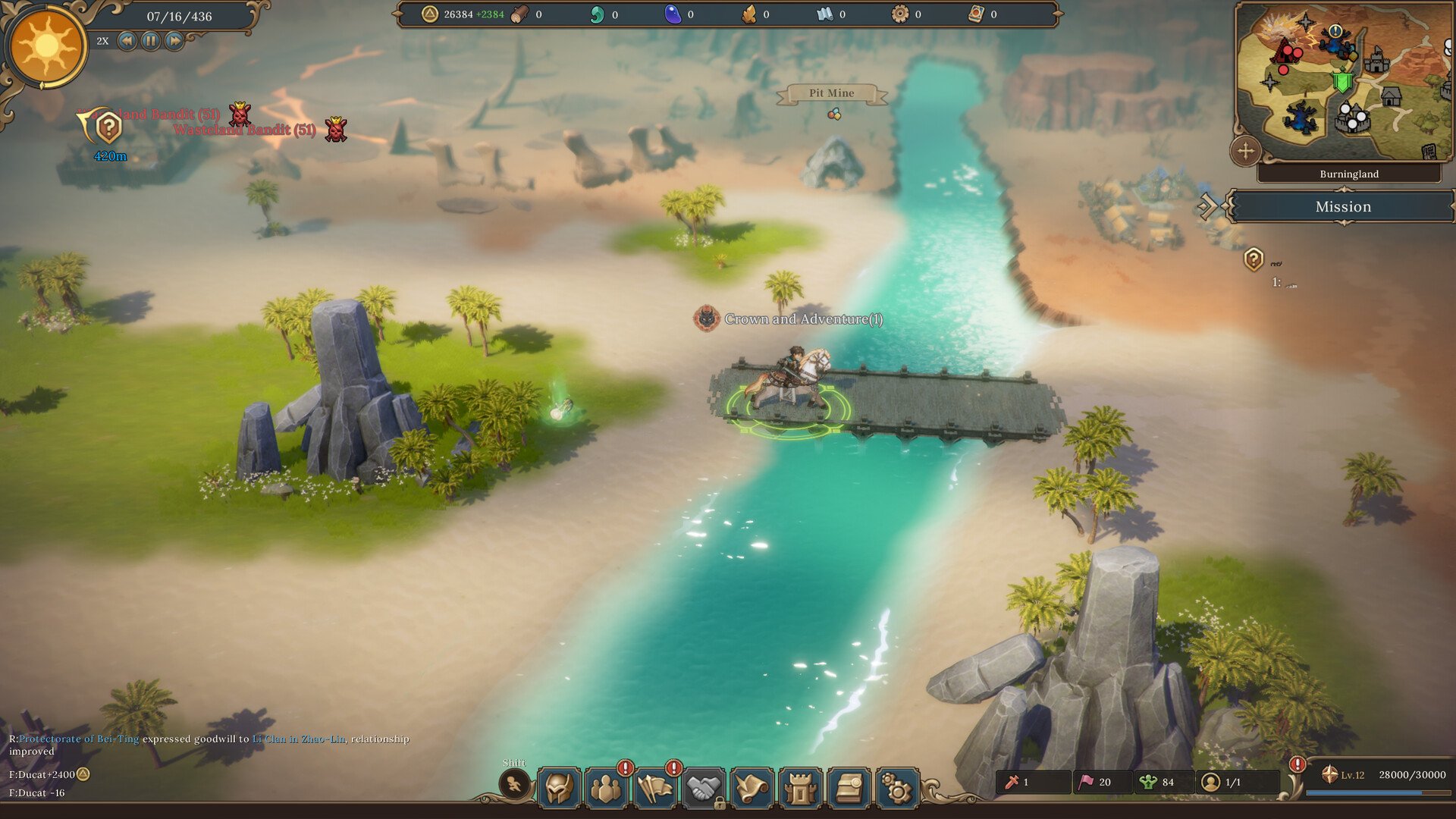
Task: Select the locked handshake diplomacy button
Action: coord(704,789)
